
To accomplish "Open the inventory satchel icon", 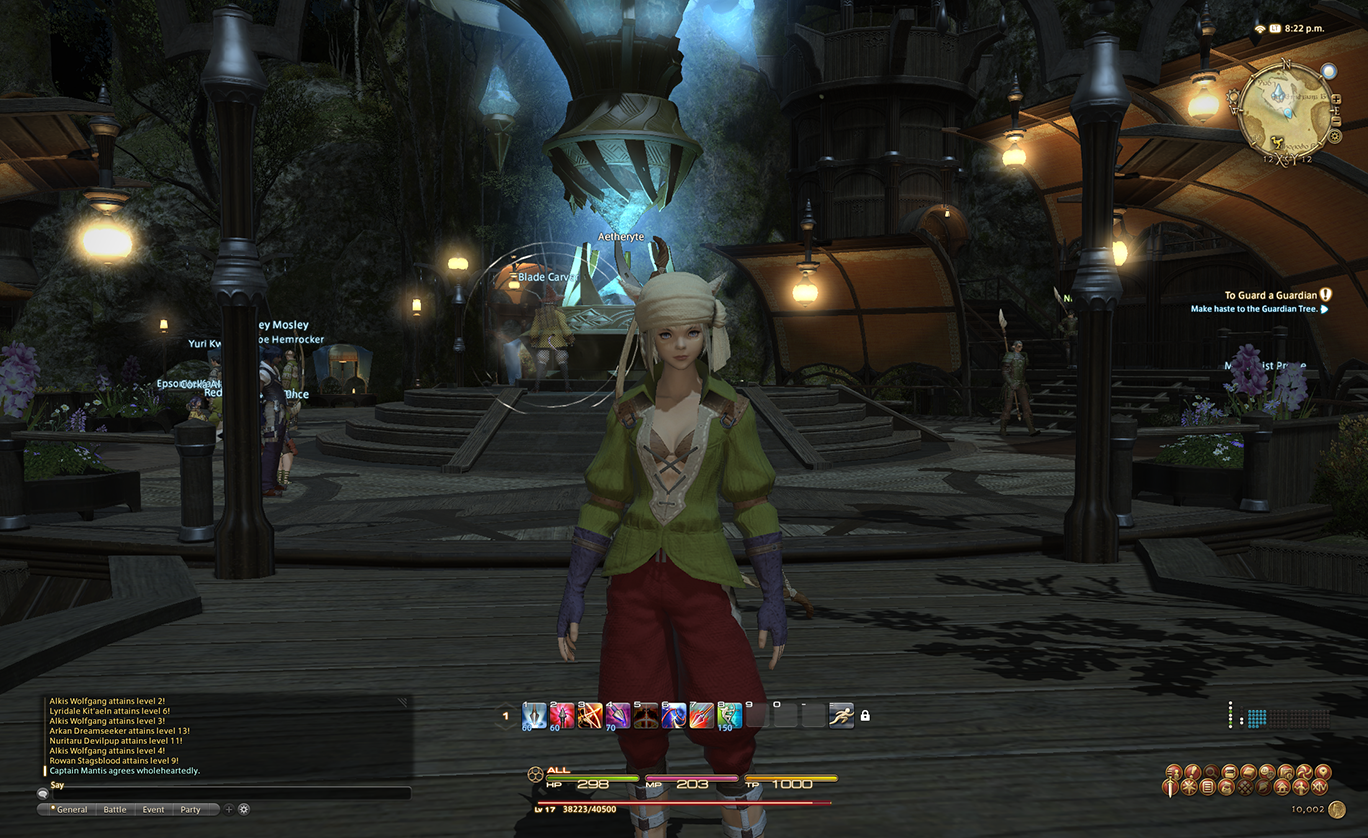I will 1226,787.
